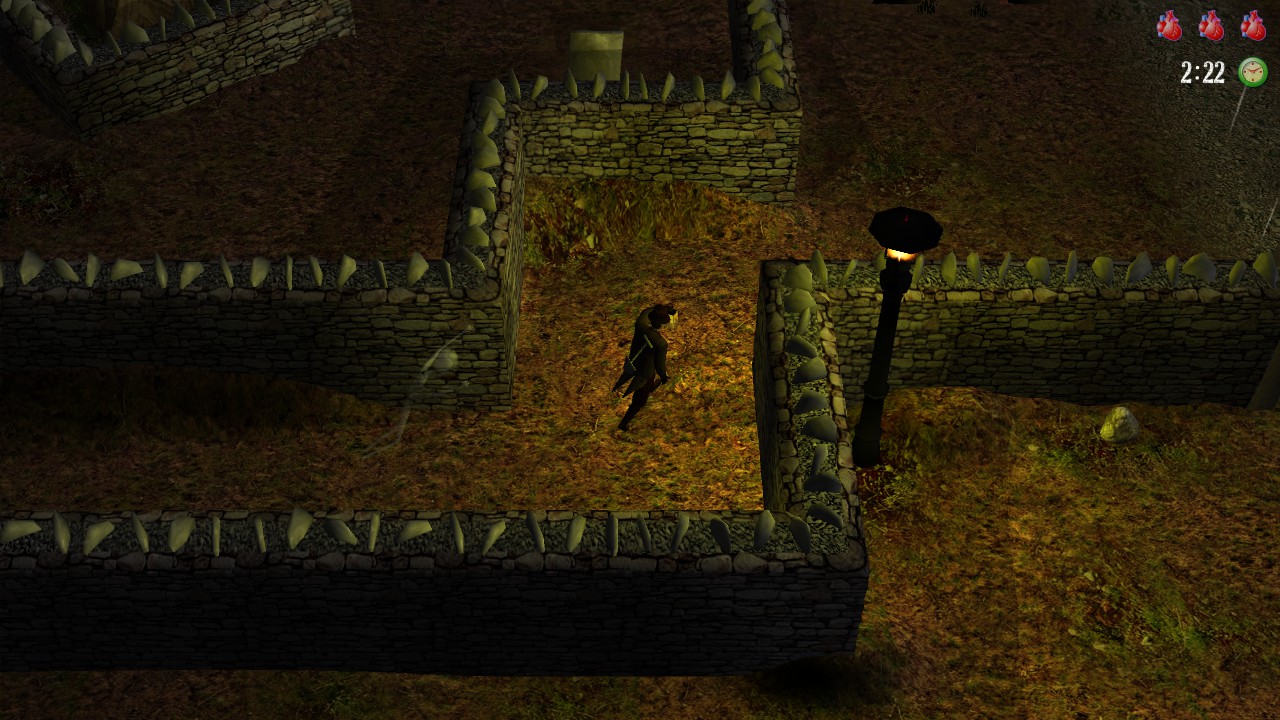This screenshot has width=1280, height=720.
Task: Click the rightmost heart life icon
Action: [x=1253, y=27]
